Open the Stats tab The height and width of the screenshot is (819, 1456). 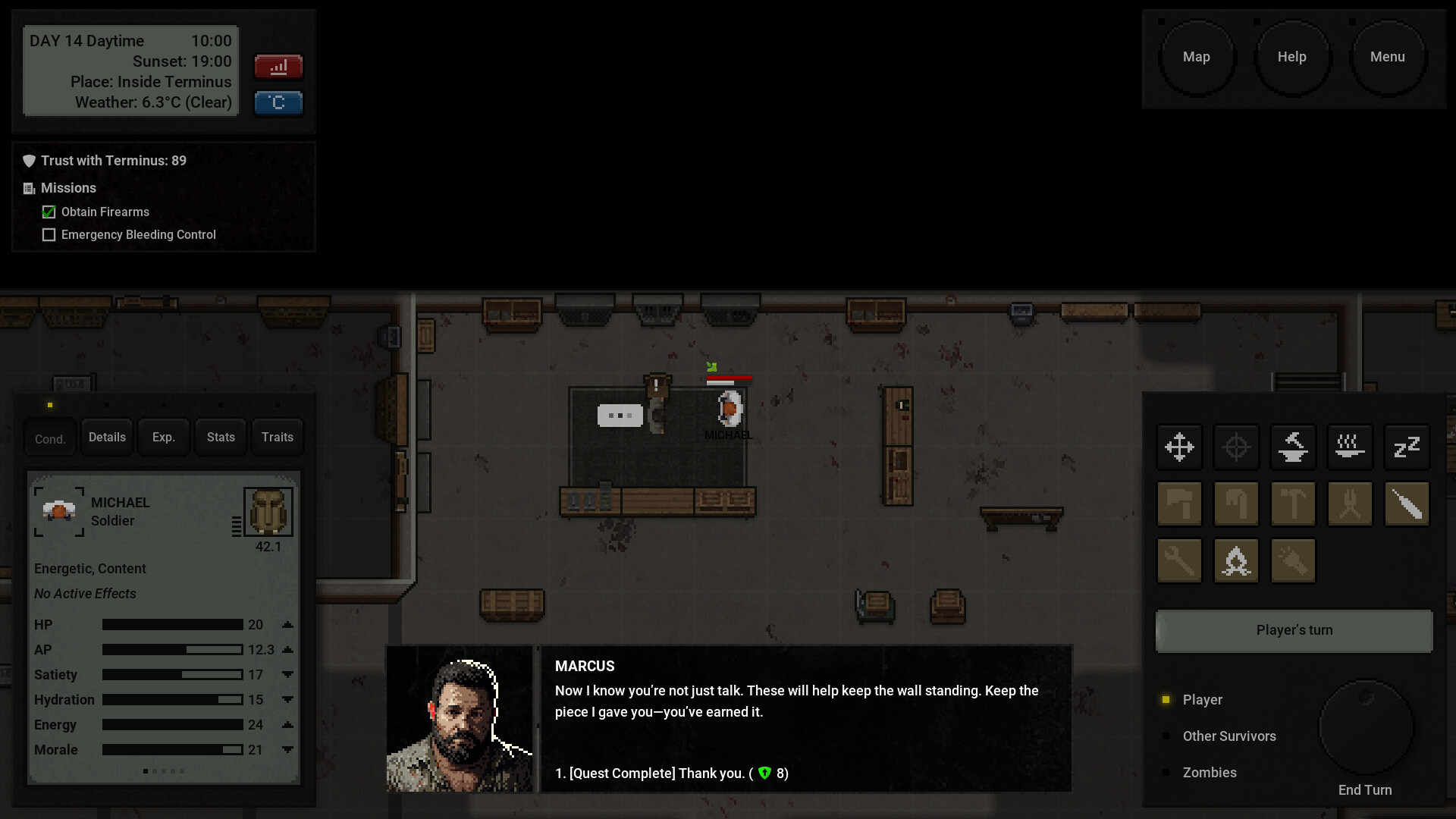[220, 437]
